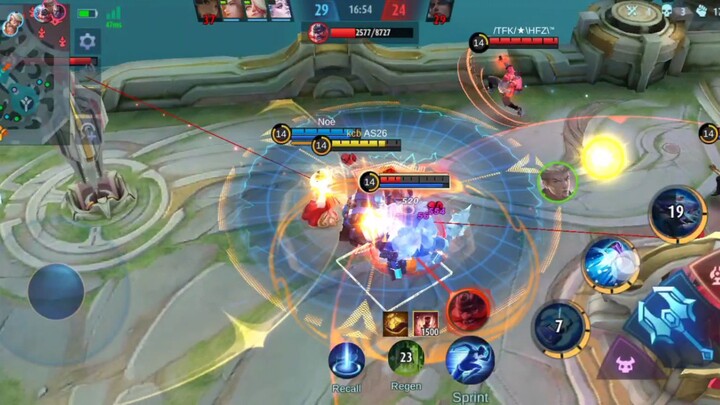Cast the skill showing 7 cooldown

[560, 328]
